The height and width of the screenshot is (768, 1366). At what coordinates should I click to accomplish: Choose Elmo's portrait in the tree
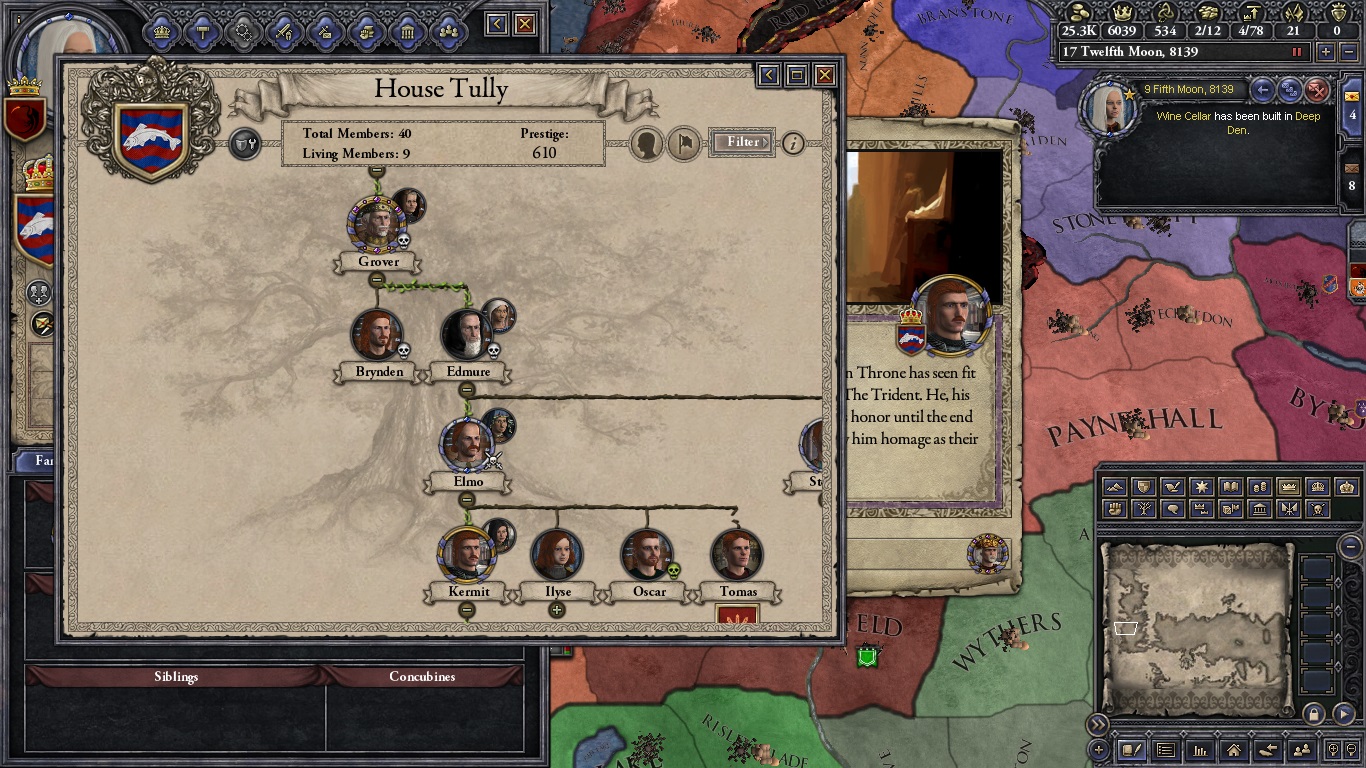tap(466, 445)
